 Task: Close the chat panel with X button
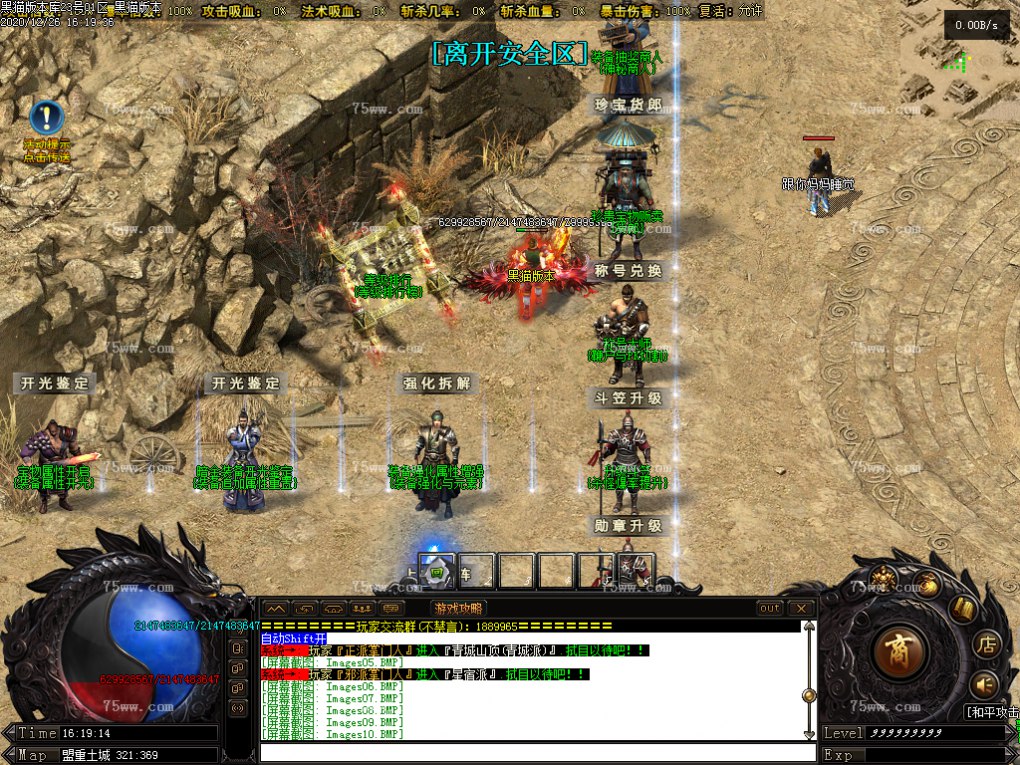pyautogui.click(x=800, y=608)
